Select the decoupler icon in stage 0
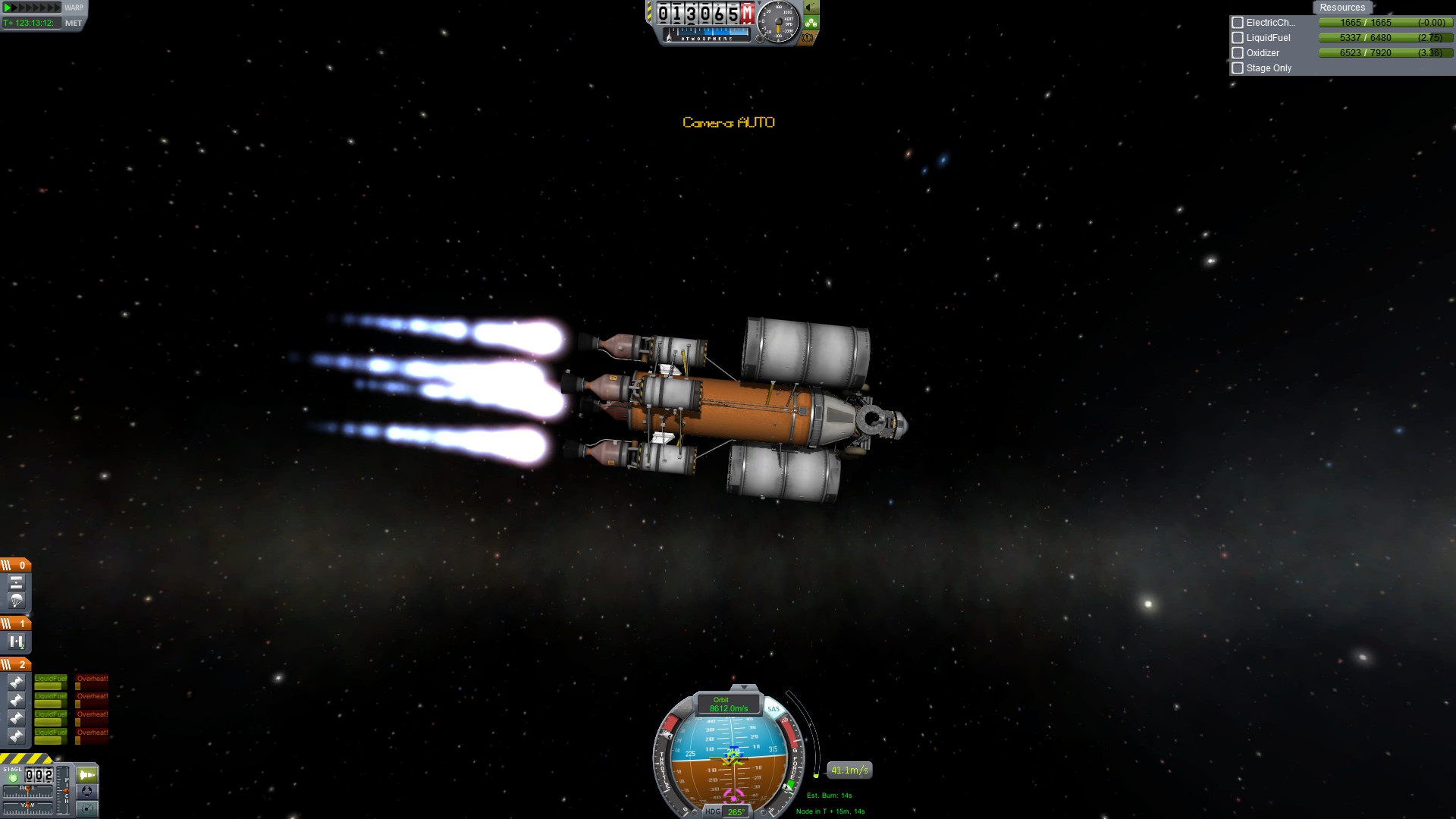The image size is (1456, 819). 16,582
